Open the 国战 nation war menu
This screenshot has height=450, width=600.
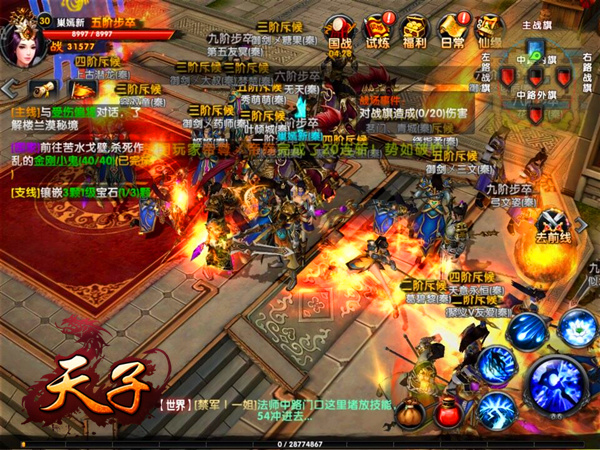[x=340, y=29]
